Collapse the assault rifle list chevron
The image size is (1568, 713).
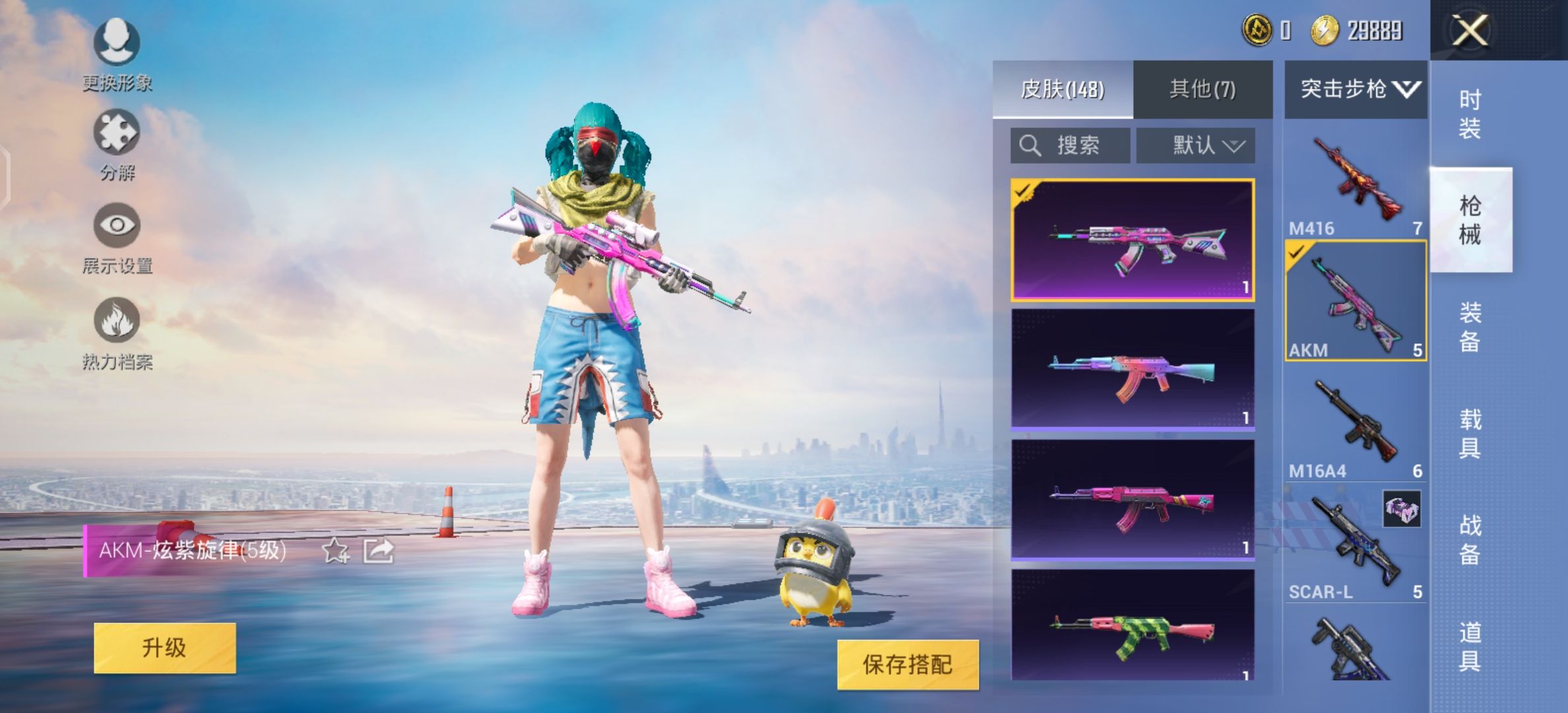click(x=1406, y=87)
